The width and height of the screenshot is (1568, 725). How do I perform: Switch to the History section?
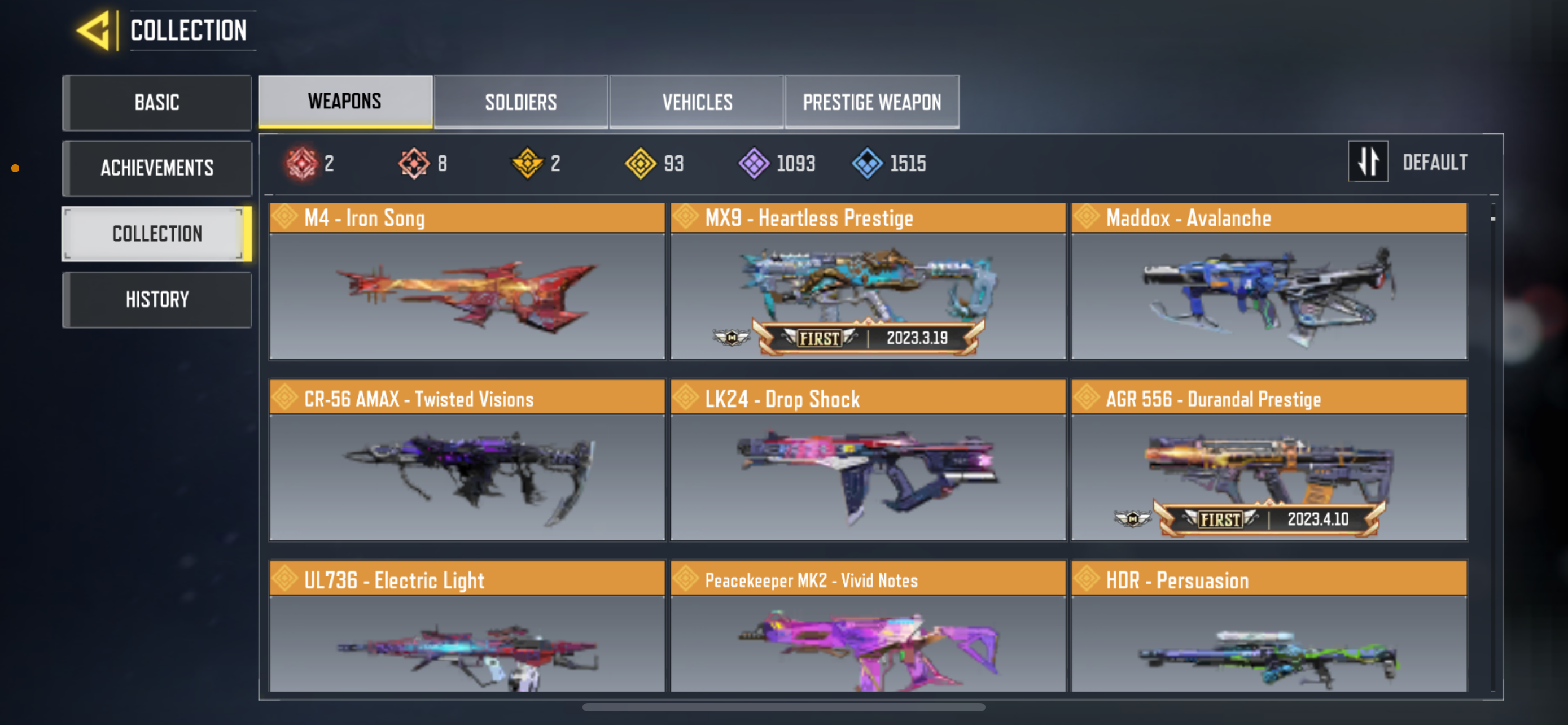point(156,299)
